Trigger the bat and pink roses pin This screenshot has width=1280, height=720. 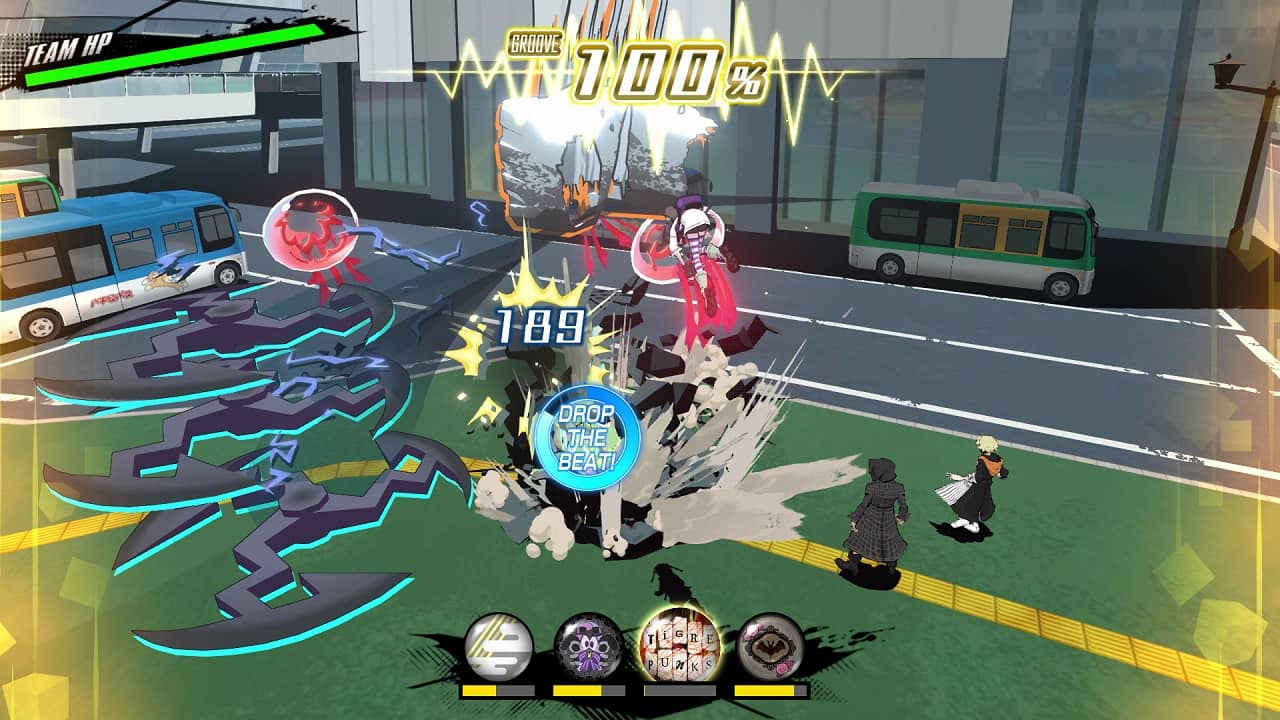(770, 647)
